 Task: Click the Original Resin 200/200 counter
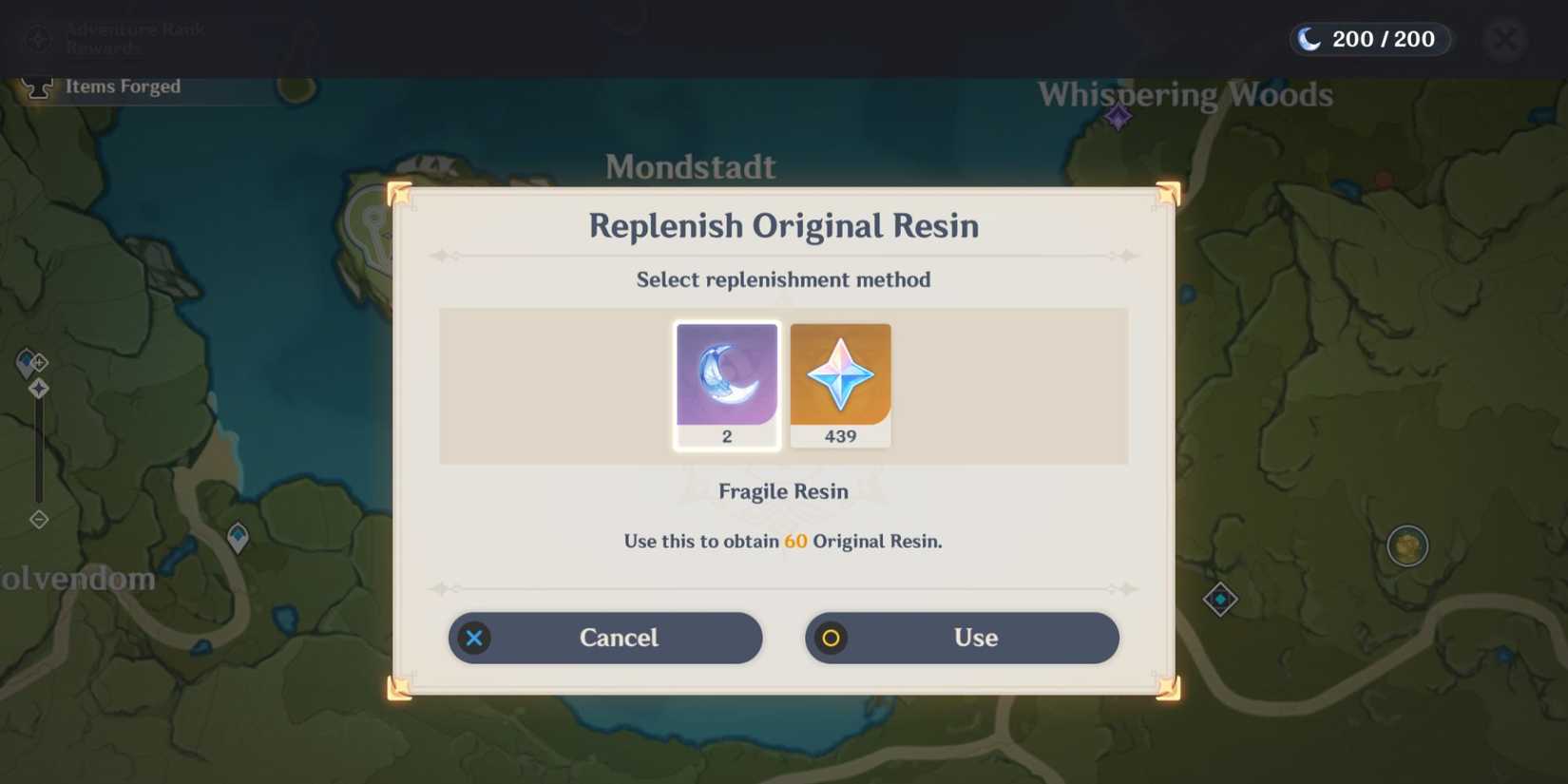click(1368, 39)
